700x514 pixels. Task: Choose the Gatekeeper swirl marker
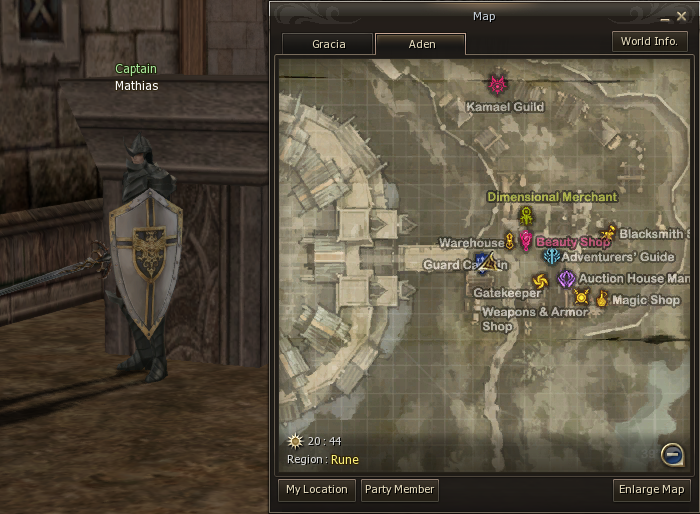pyautogui.click(x=540, y=282)
